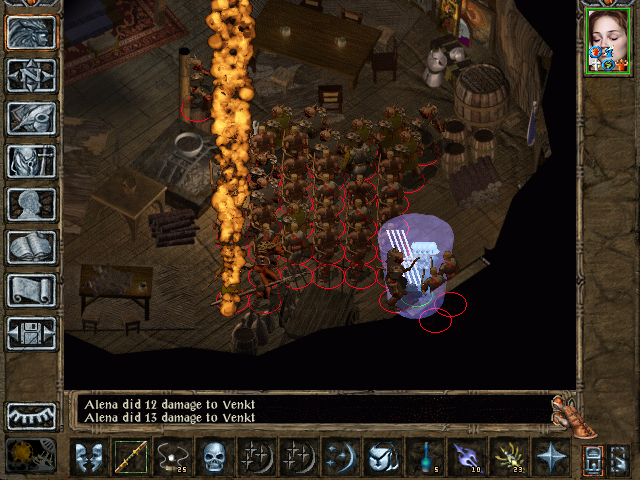Activate the skull ability icon
Image resolution: width=640 pixels, height=480 pixels.
coord(215,457)
